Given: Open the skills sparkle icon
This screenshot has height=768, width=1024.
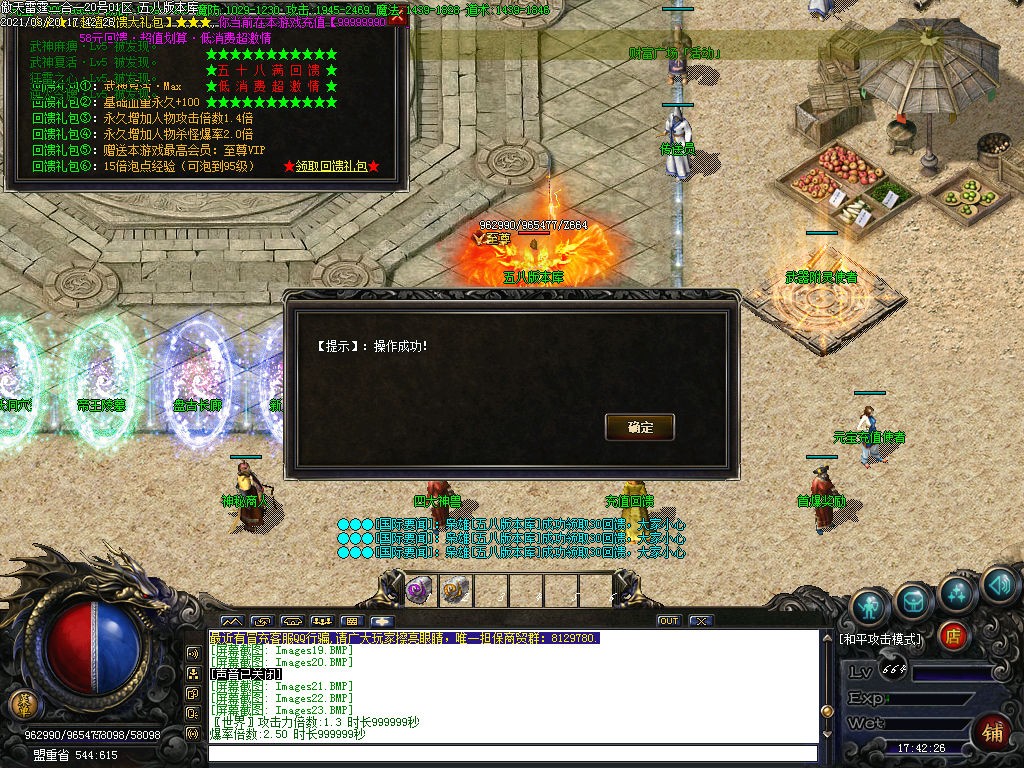Looking at the screenshot, I should [x=957, y=594].
